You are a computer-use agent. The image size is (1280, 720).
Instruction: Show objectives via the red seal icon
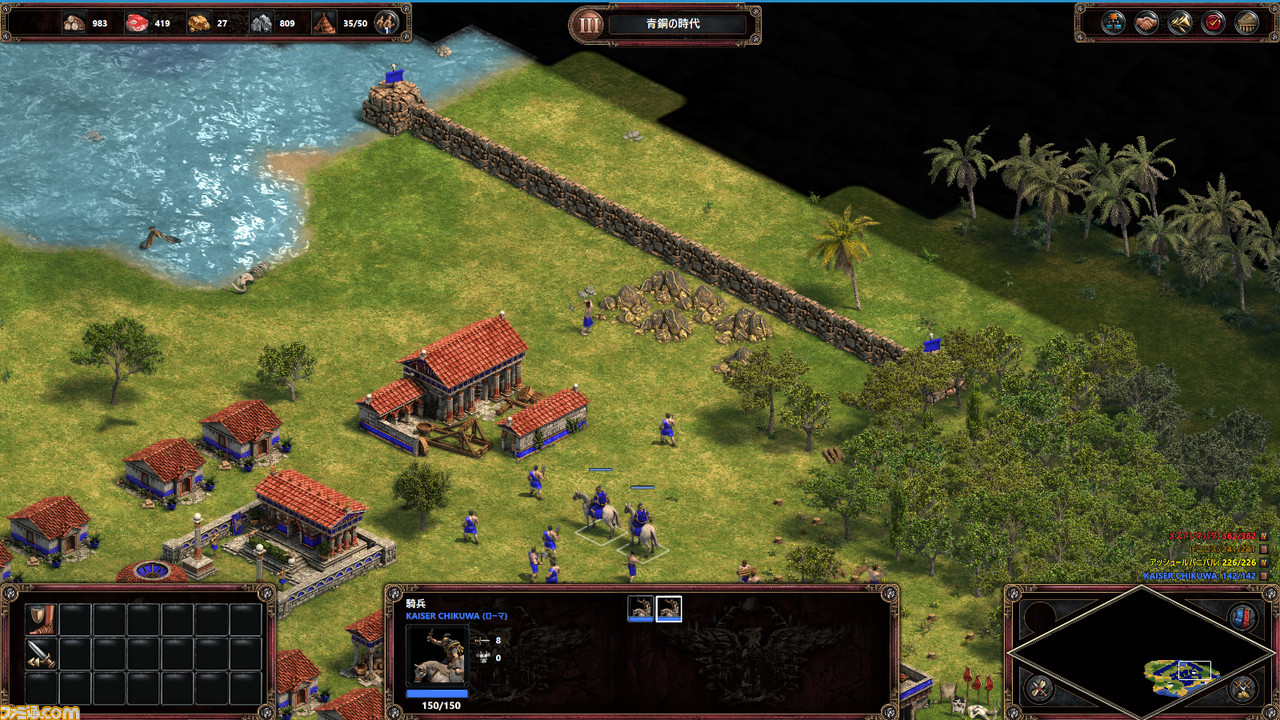coord(1213,22)
